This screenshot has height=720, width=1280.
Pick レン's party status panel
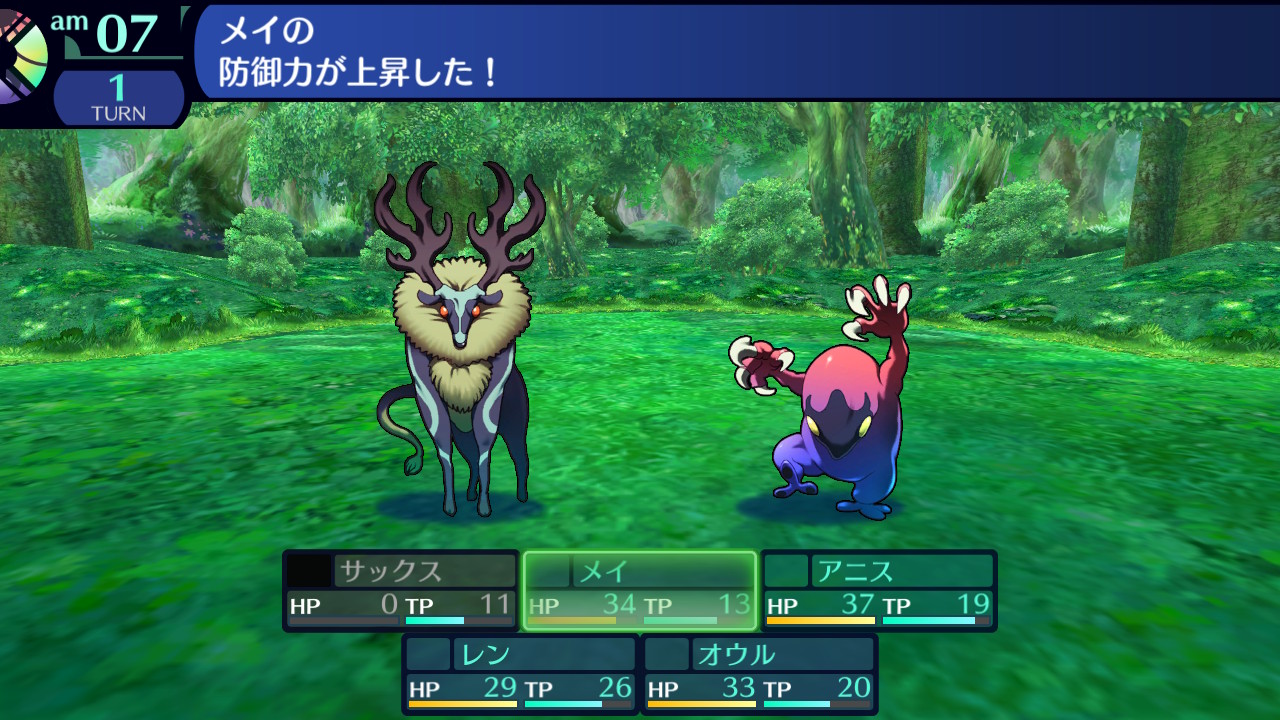coord(520,673)
